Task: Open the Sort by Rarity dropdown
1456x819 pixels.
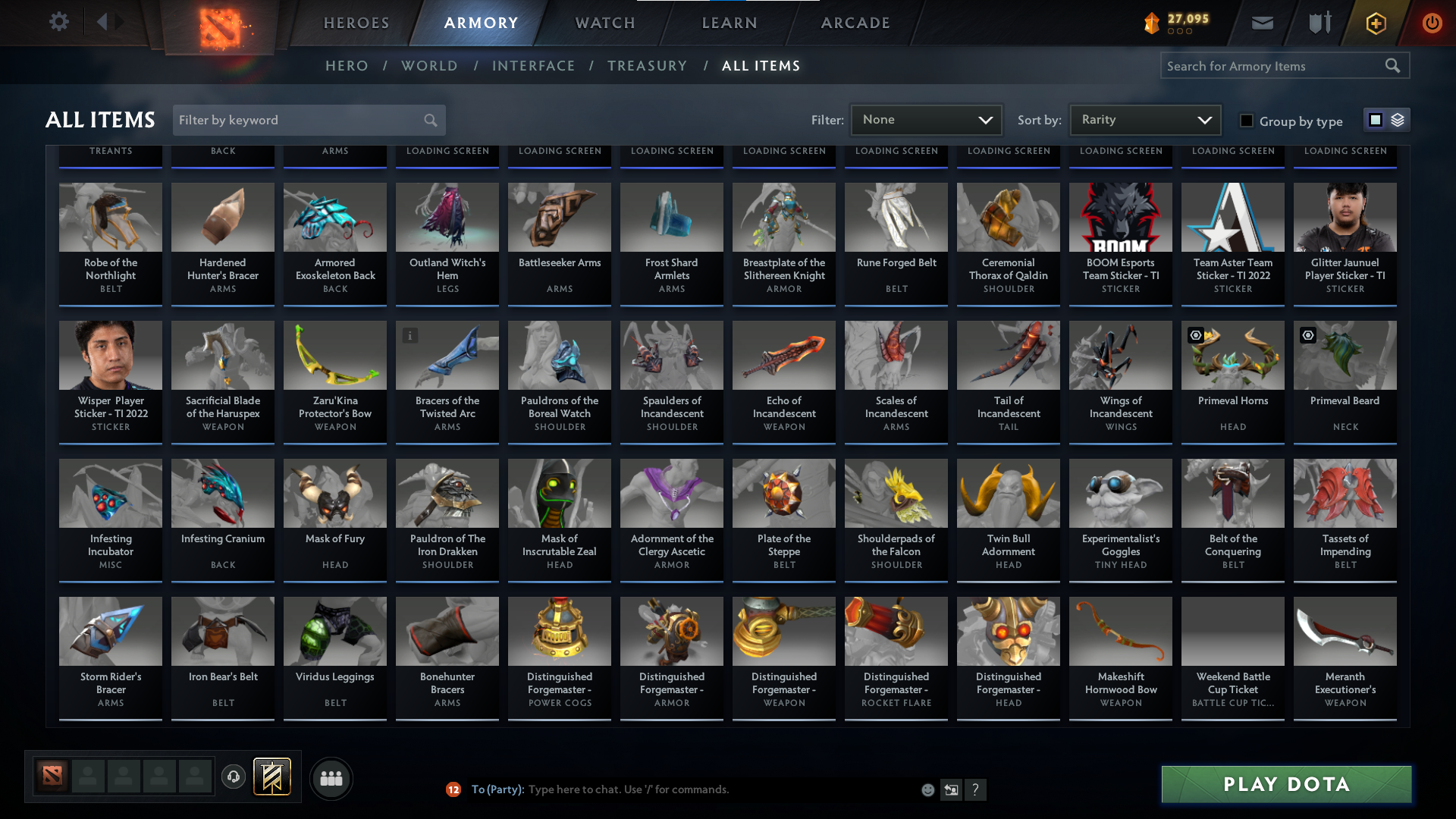Action: [x=1144, y=119]
